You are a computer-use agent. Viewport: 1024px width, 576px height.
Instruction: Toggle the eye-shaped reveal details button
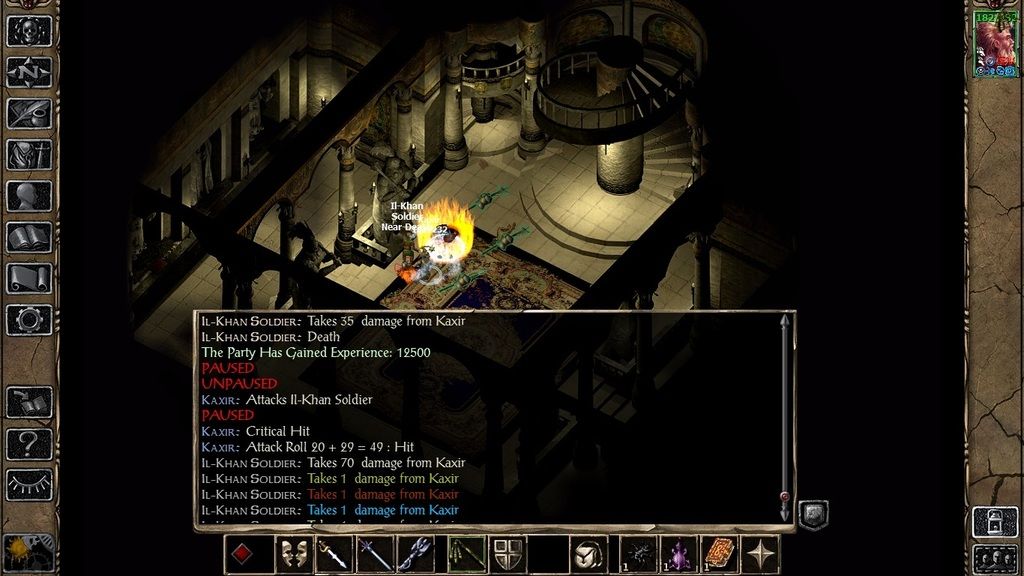pyautogui.click(x=29, y=484)
